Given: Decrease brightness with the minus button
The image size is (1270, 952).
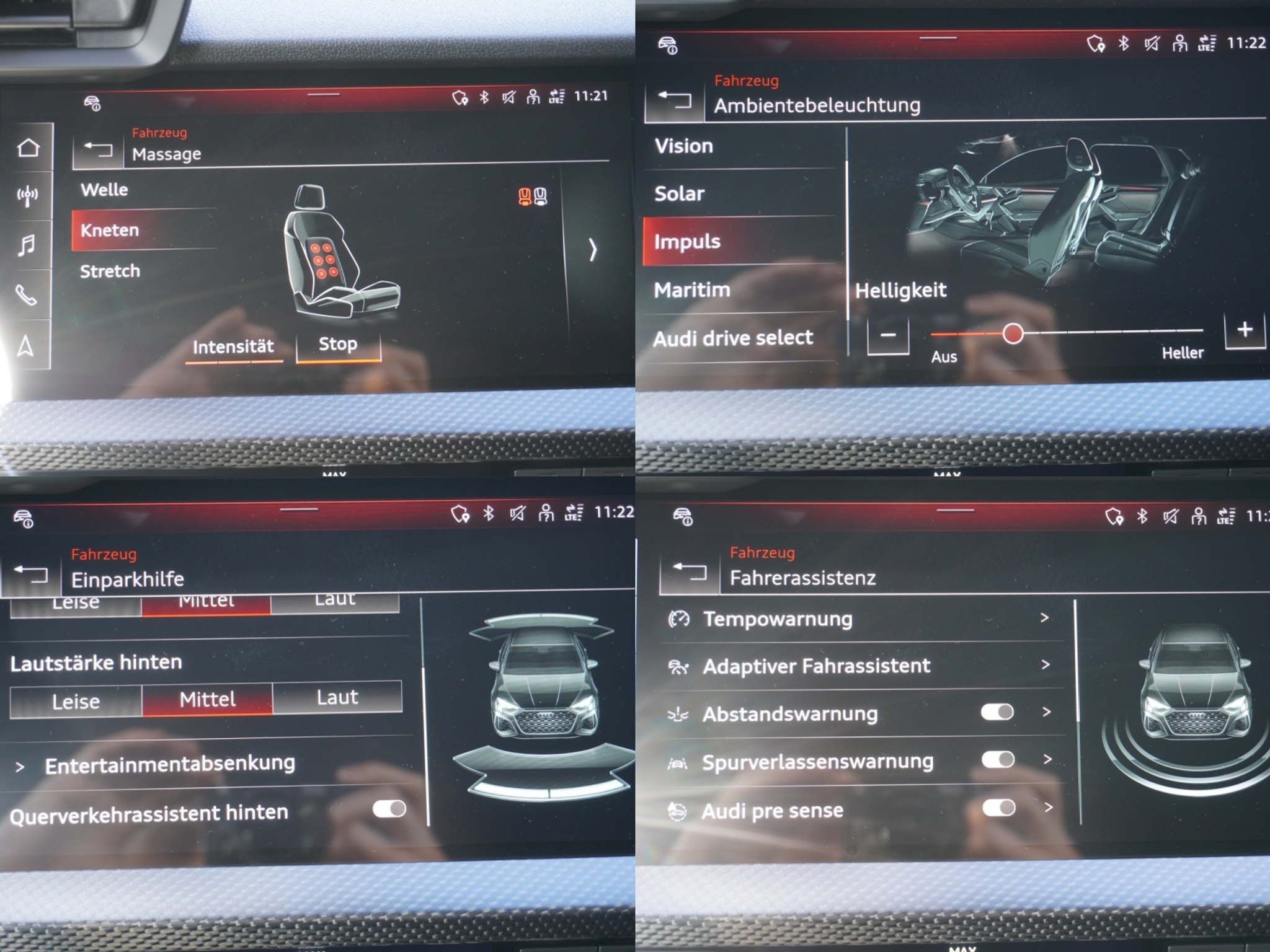Looking at the screenshot, I should (888, 335).
